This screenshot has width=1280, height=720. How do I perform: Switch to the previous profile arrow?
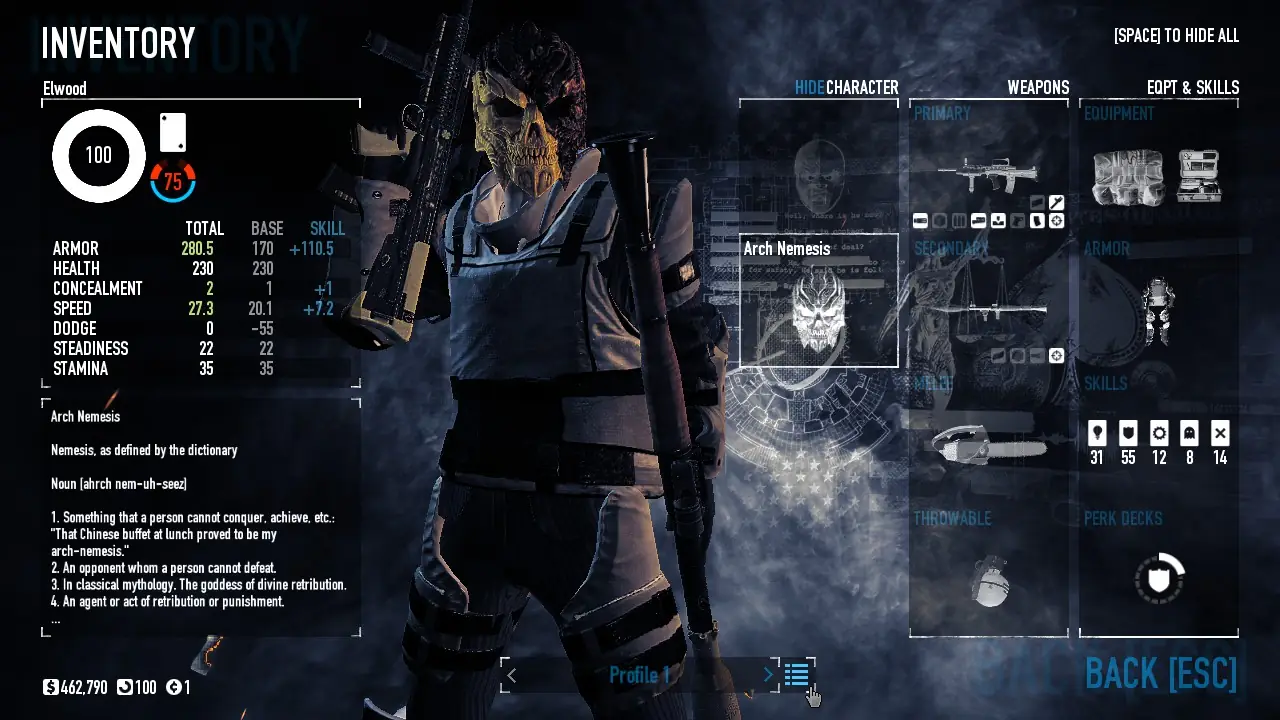point(512,675)
